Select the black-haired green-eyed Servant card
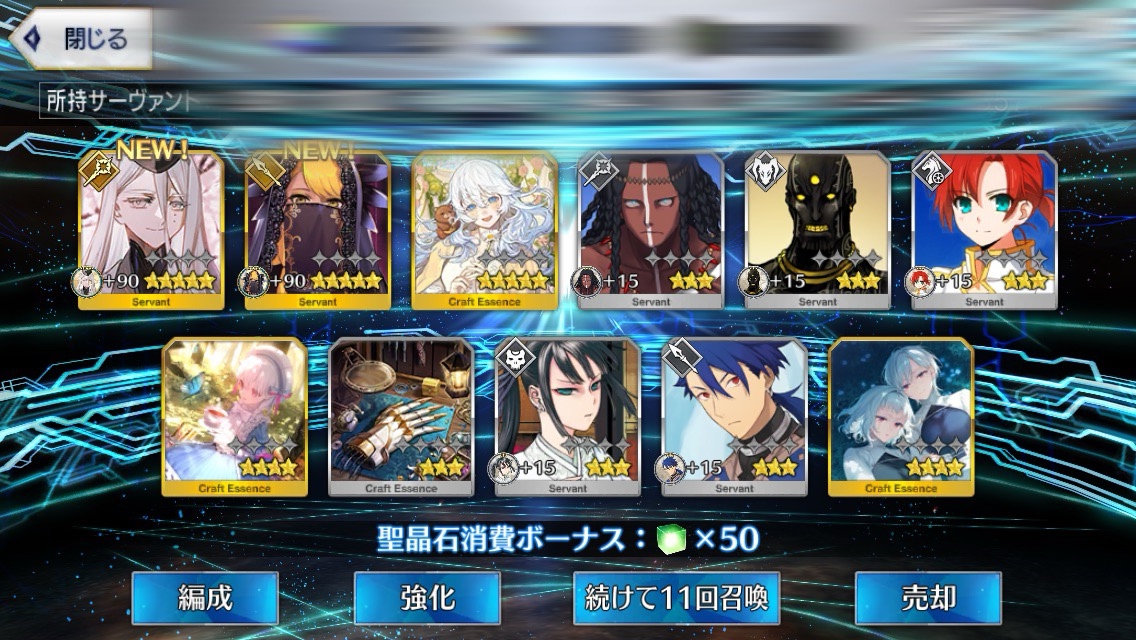The width and height of the screenshot is (1136, 640). pos(568,417)
